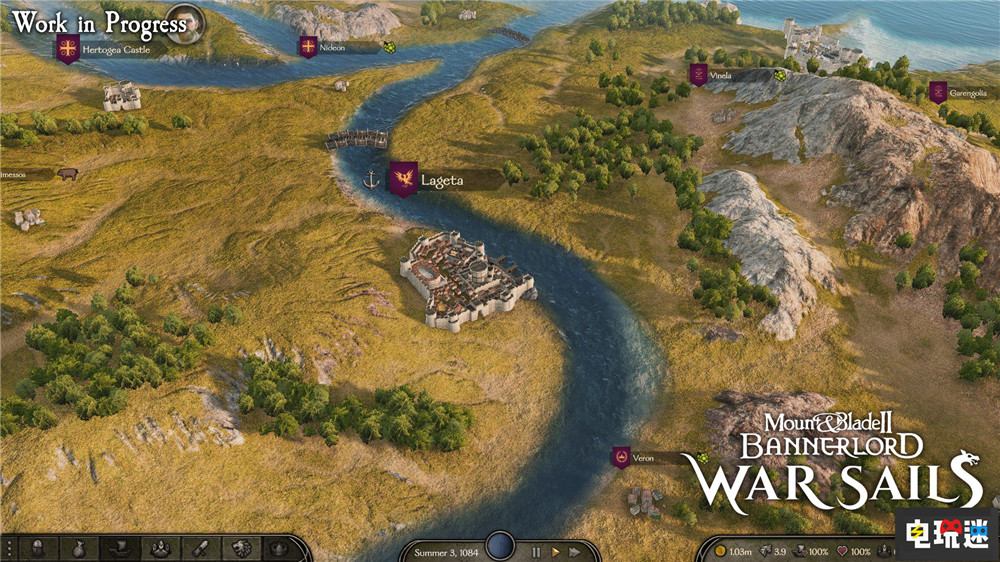
Task: Click the Lageta port anchor icon
Action: 371,180
